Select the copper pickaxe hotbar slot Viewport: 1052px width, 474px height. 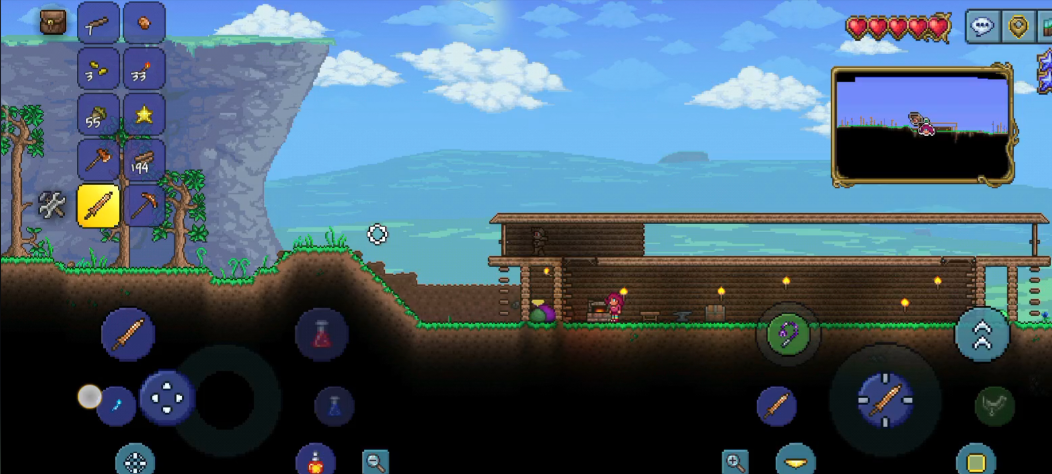click(144, 206)
